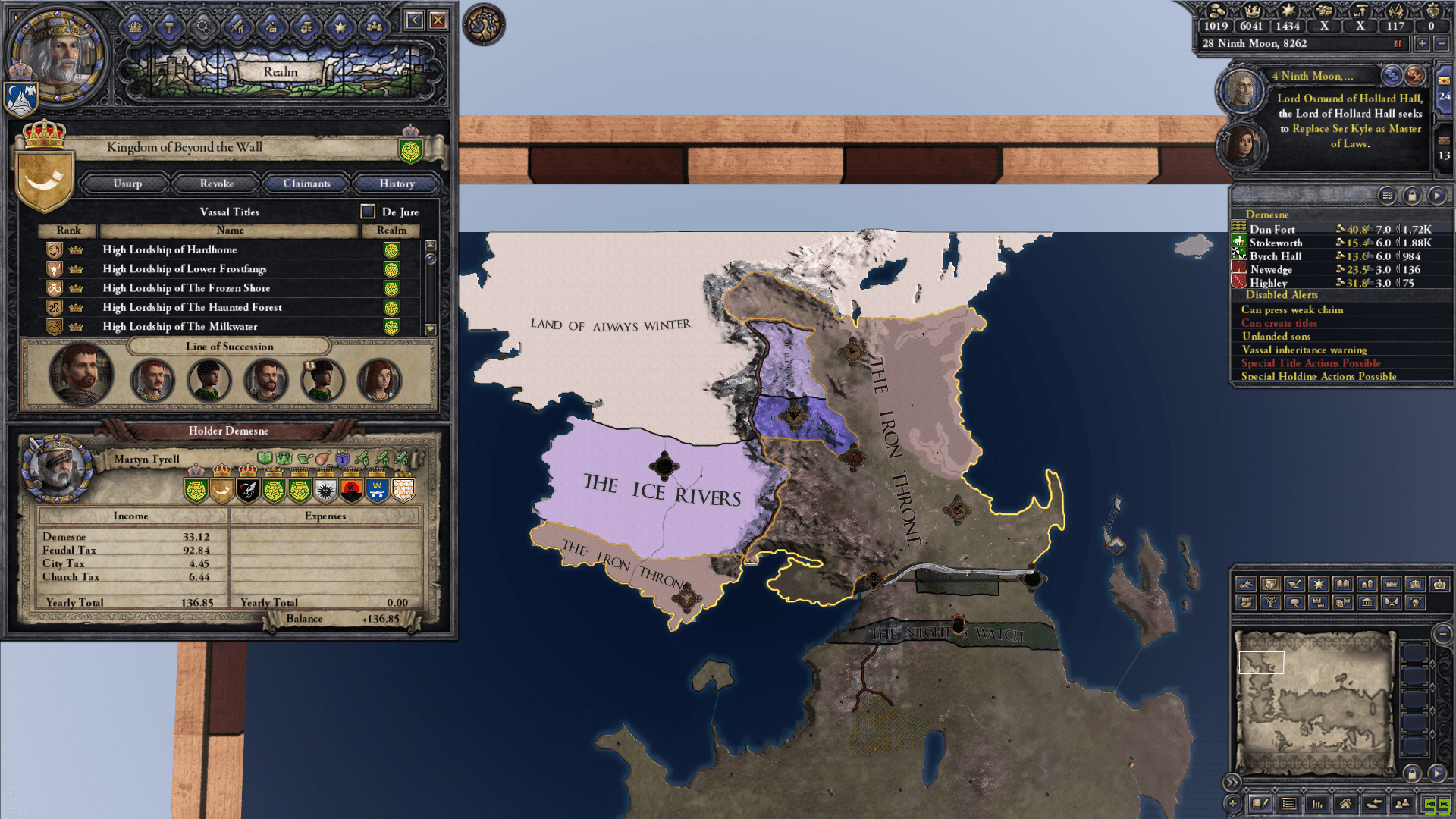1456x819 pixels.
Task: Select the terrain mapmode icon
Action: tap(1246, 584)
